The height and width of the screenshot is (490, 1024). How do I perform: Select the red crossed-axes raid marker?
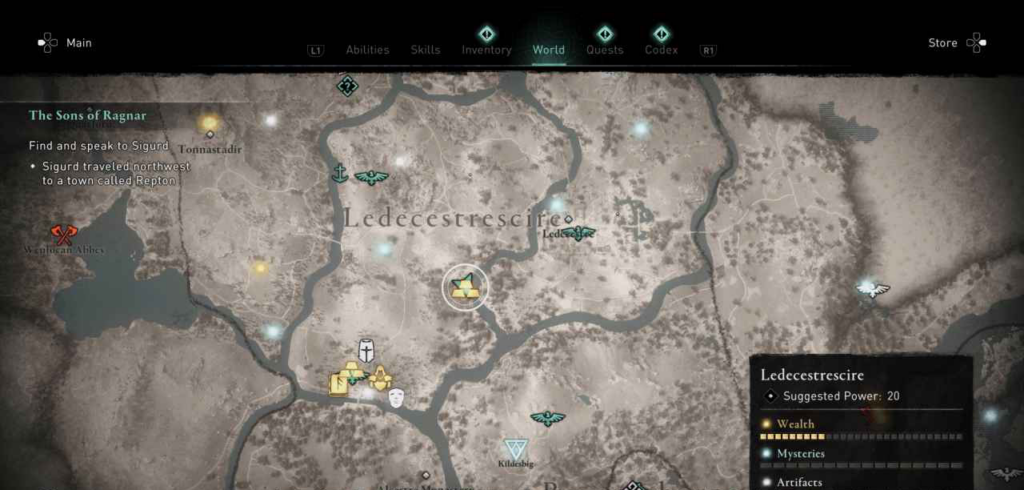point(64,234)
